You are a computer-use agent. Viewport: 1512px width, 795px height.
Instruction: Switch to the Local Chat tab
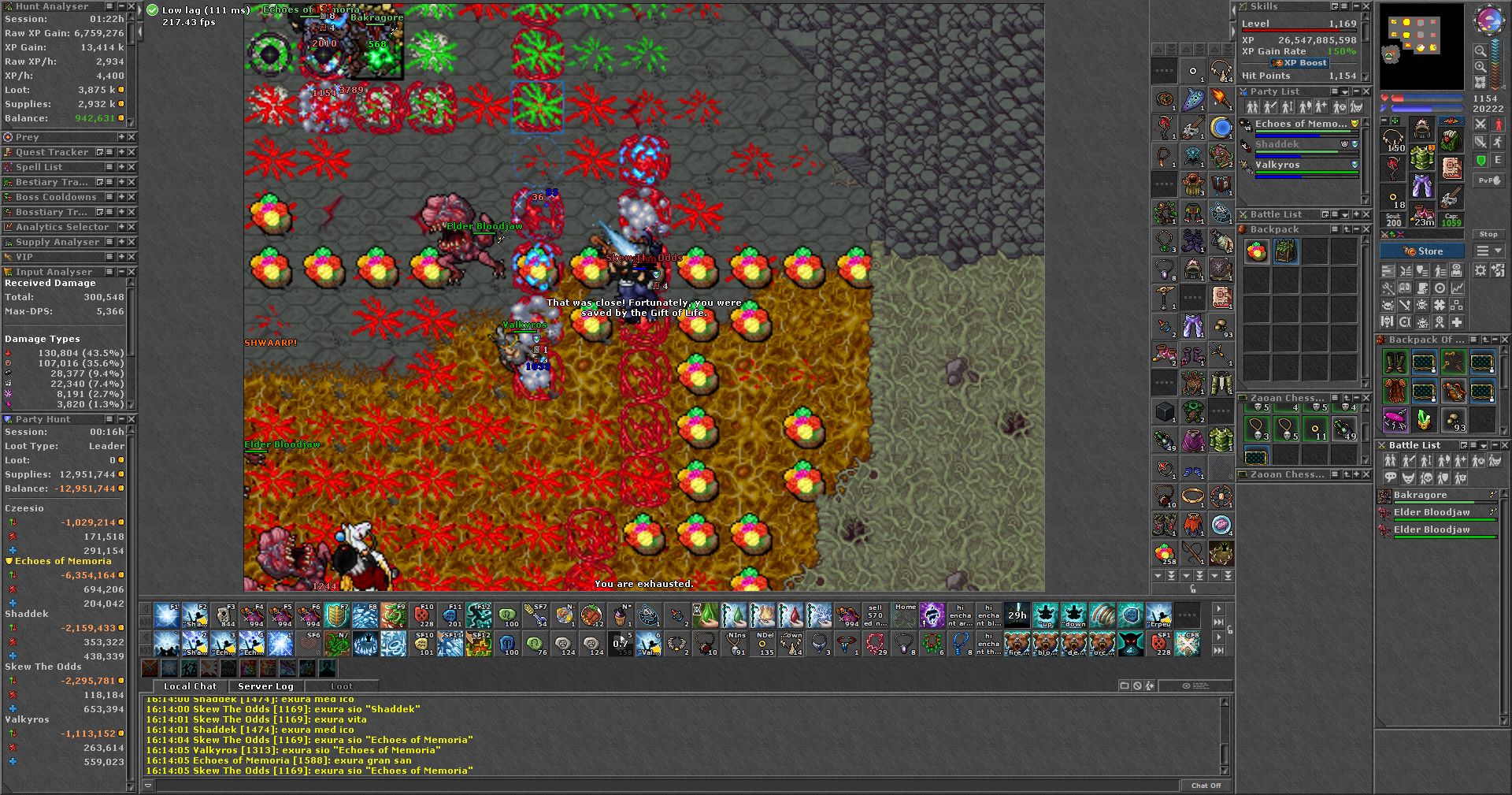[190, 686]
